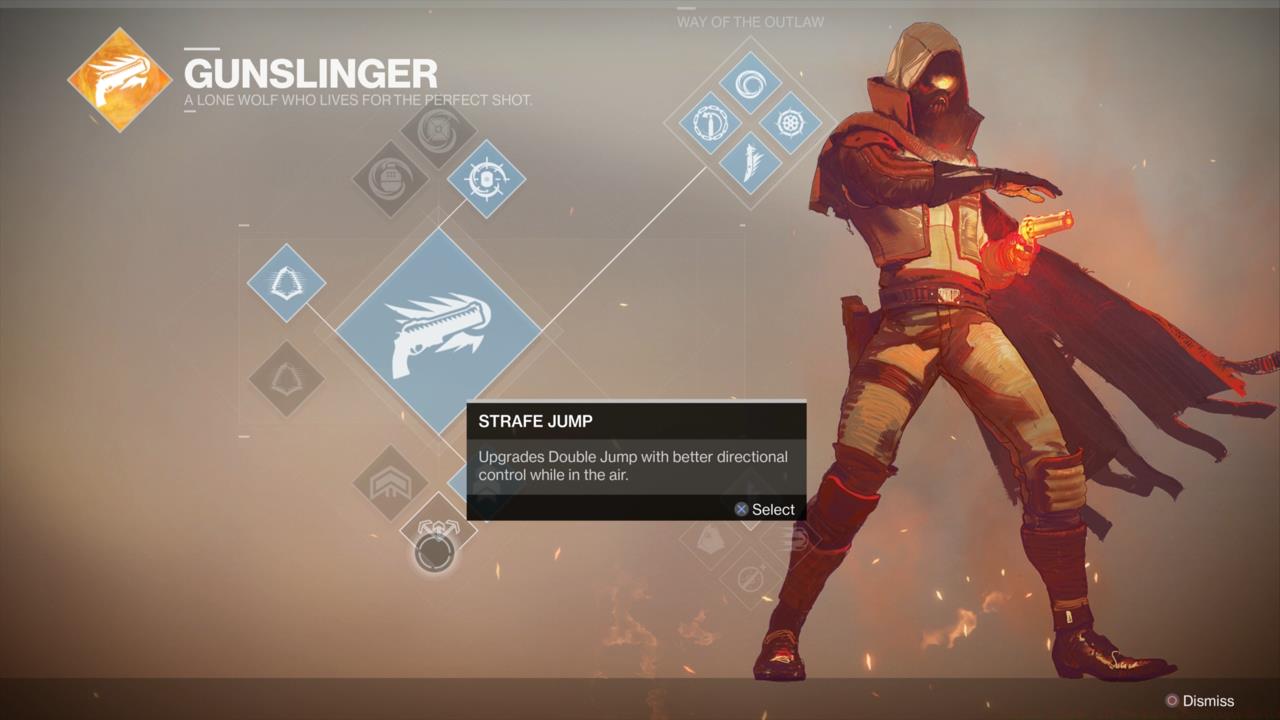Select the active blue class ability node
Screen dimensions: 1280x720
pos(286,283)
